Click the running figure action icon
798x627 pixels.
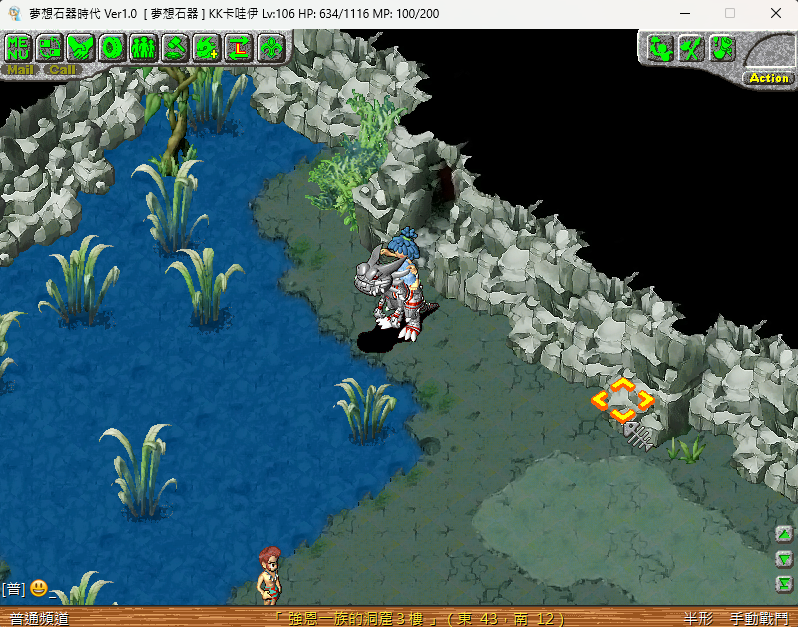point(659,47)
